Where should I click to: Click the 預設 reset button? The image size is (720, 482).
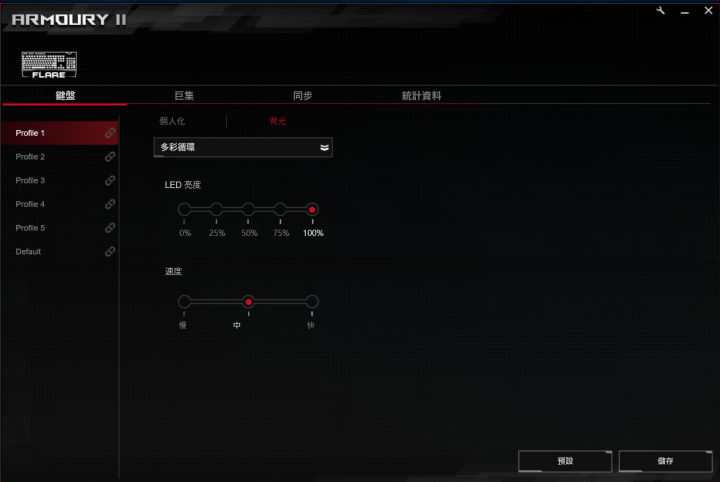(x=565, y=461)
